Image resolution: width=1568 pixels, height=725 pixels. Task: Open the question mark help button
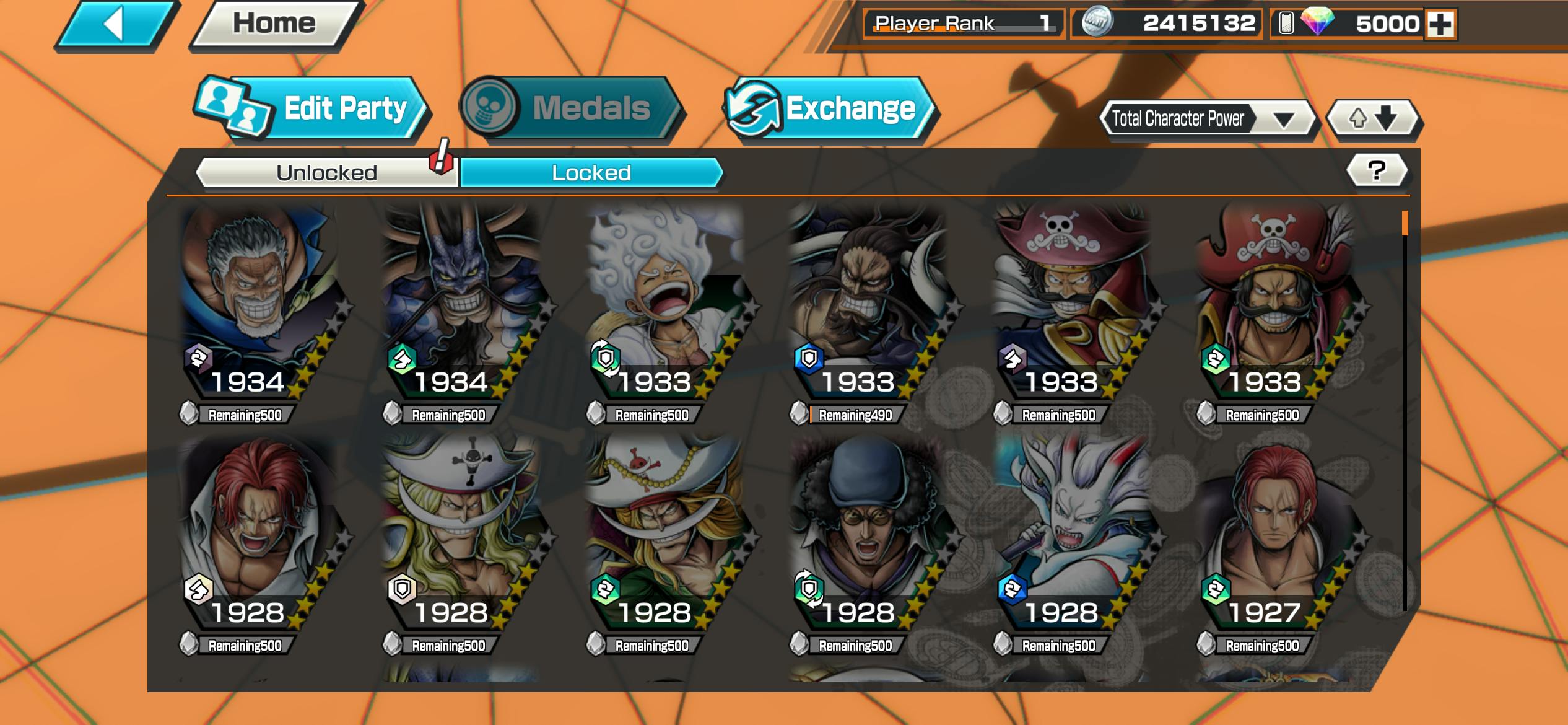pyautogui.click(x=1377, y=170)
